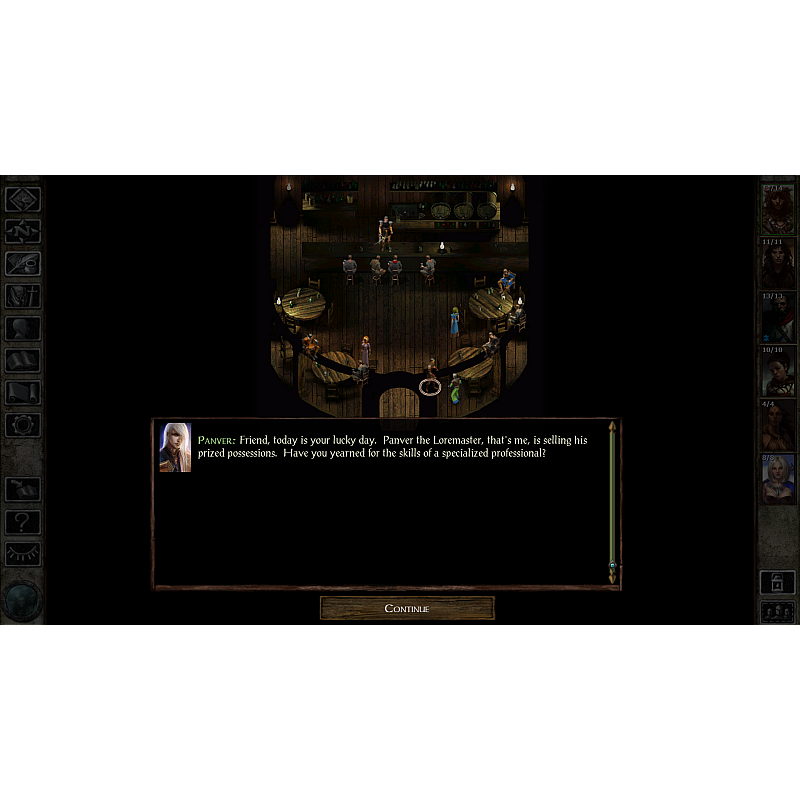800x800 pixels.
Task: Open the priest scroll button
Action: pyautogui.click(x=22, y=392)
